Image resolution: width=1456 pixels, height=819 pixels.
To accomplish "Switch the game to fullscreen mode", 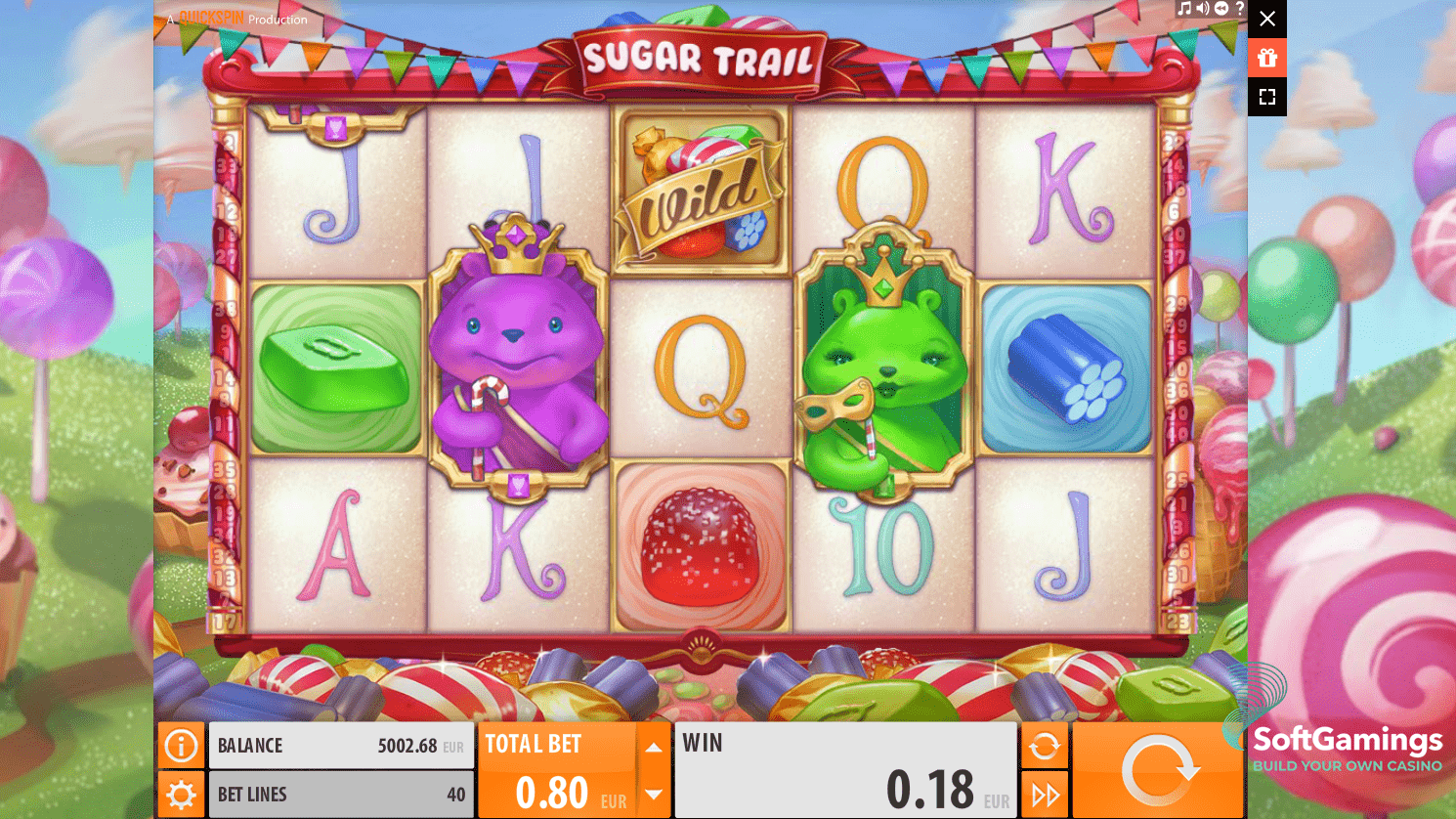I will [1267, 97].
